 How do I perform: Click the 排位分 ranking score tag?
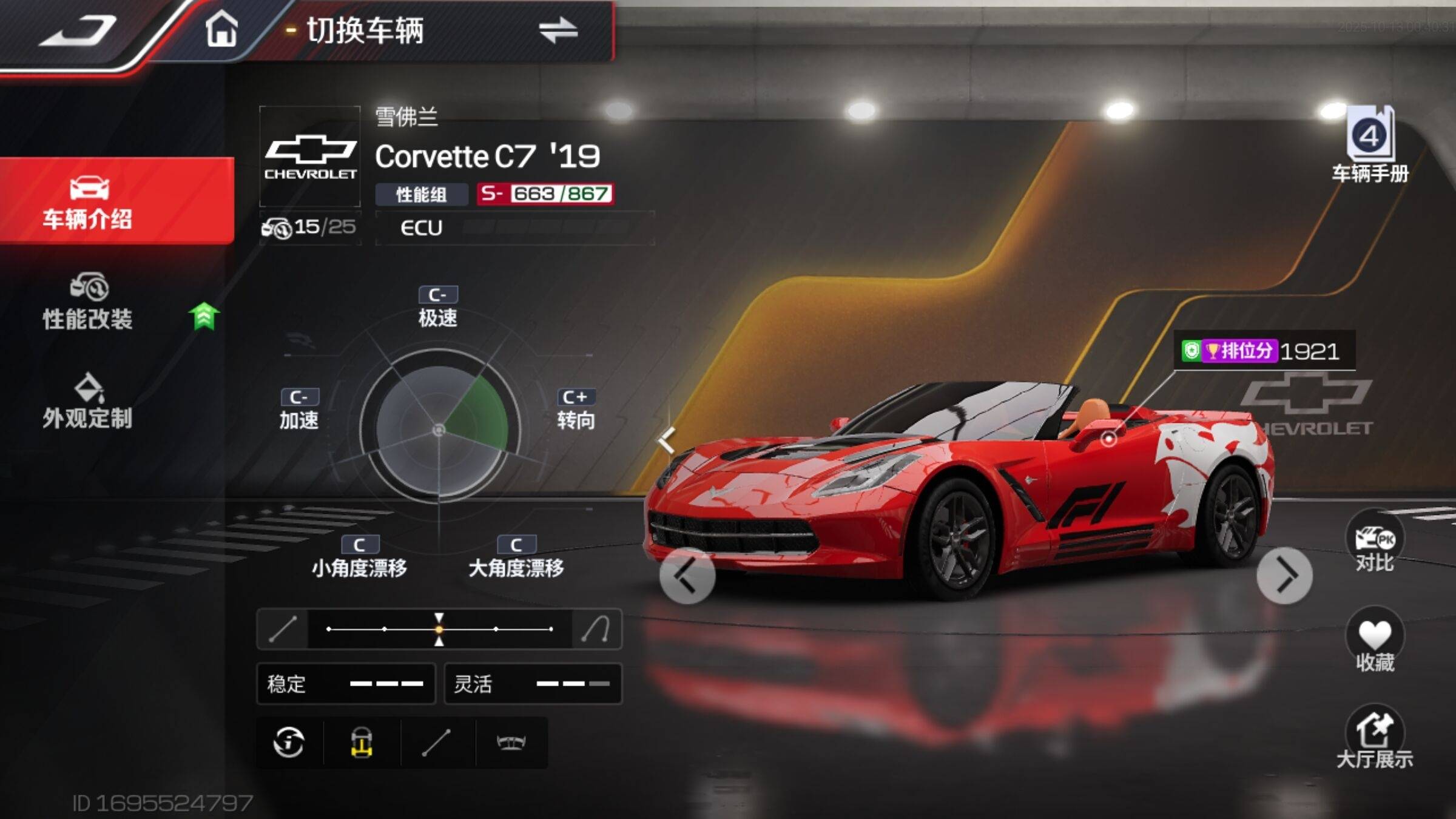[1263, 351]
